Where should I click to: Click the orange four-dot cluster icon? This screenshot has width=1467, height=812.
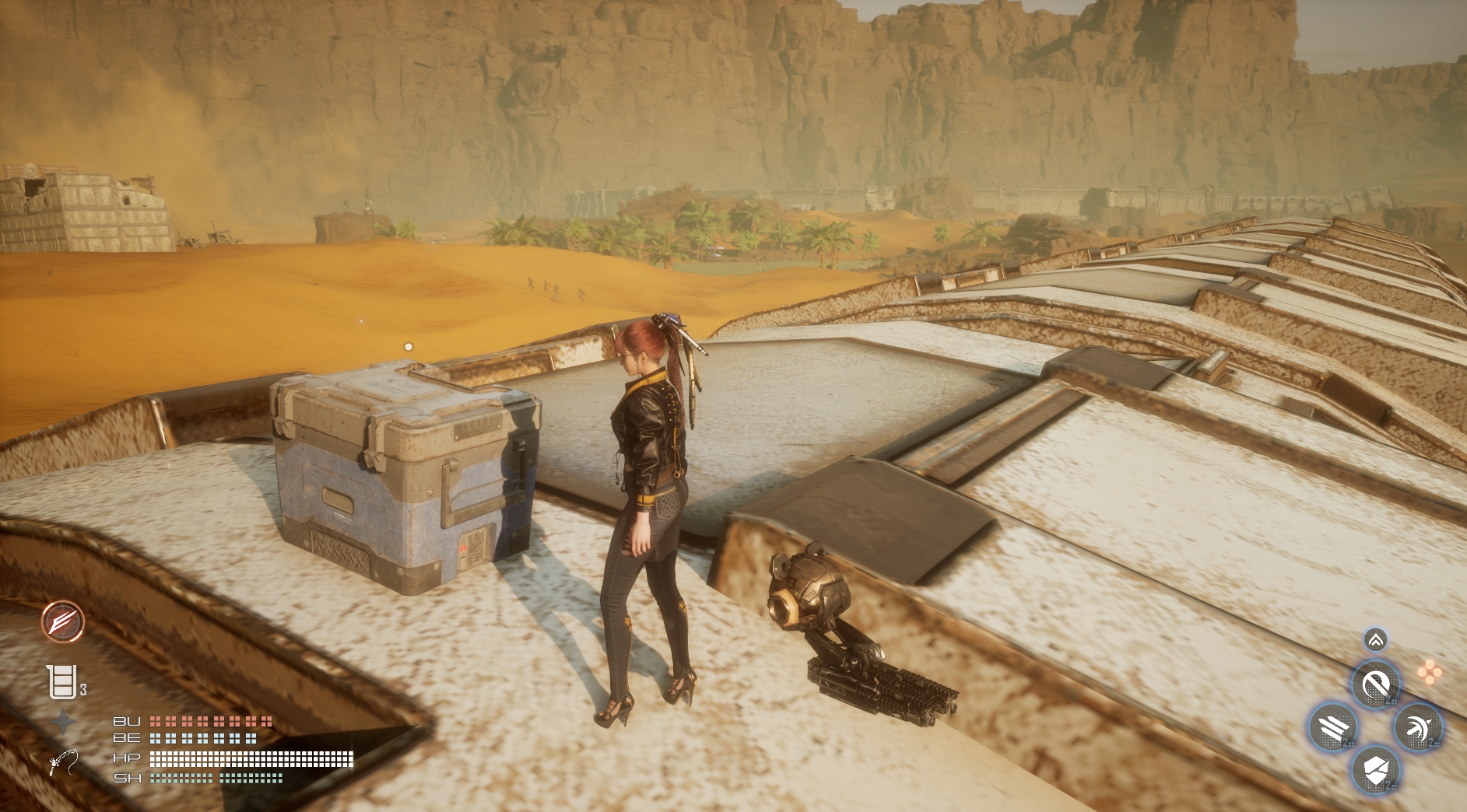[1429, 673]
